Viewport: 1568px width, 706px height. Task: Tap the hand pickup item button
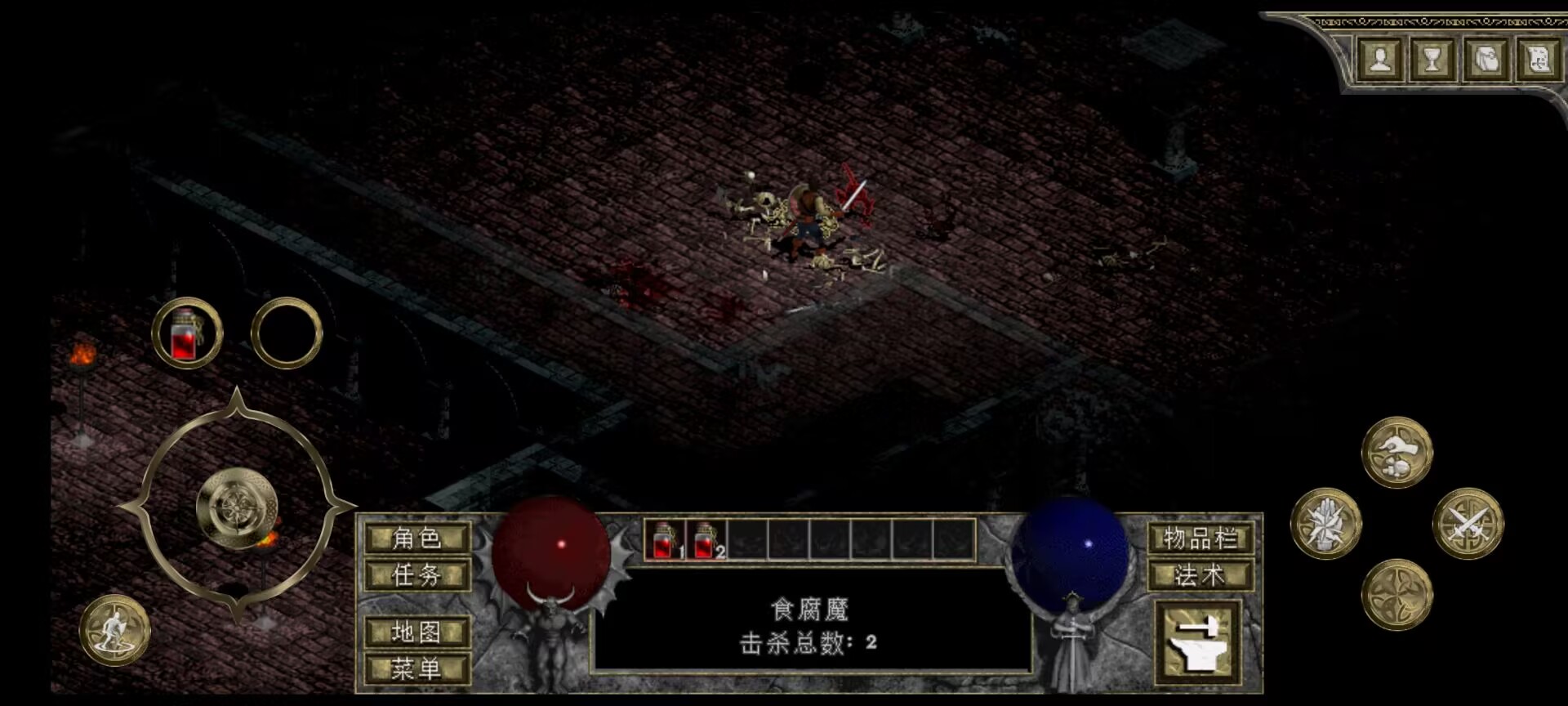[x=1396, y=453]
